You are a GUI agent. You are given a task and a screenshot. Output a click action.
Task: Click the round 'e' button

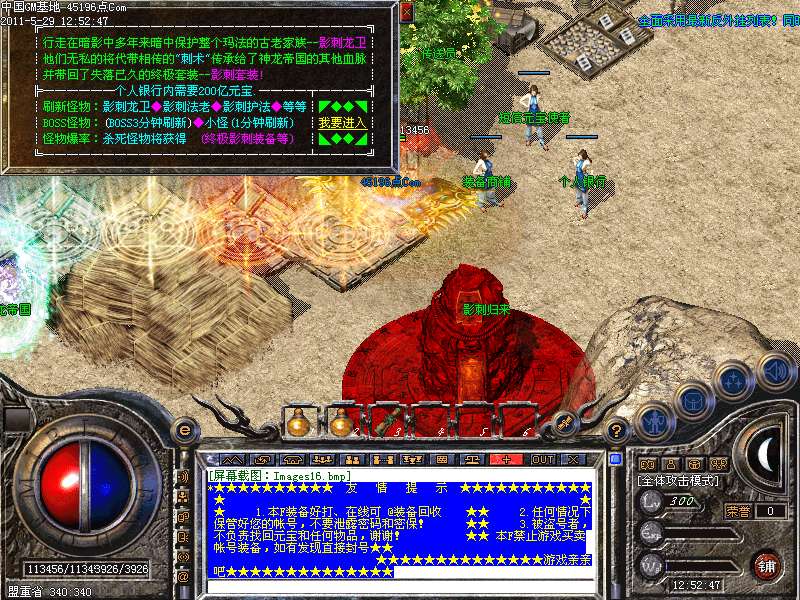click(184, 430)
